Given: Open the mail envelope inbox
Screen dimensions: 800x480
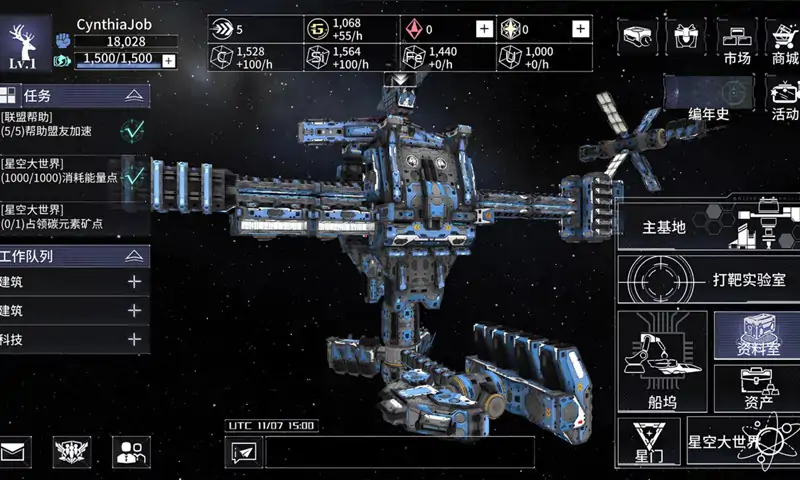Looking at the screenshot, I should point(15,452).
